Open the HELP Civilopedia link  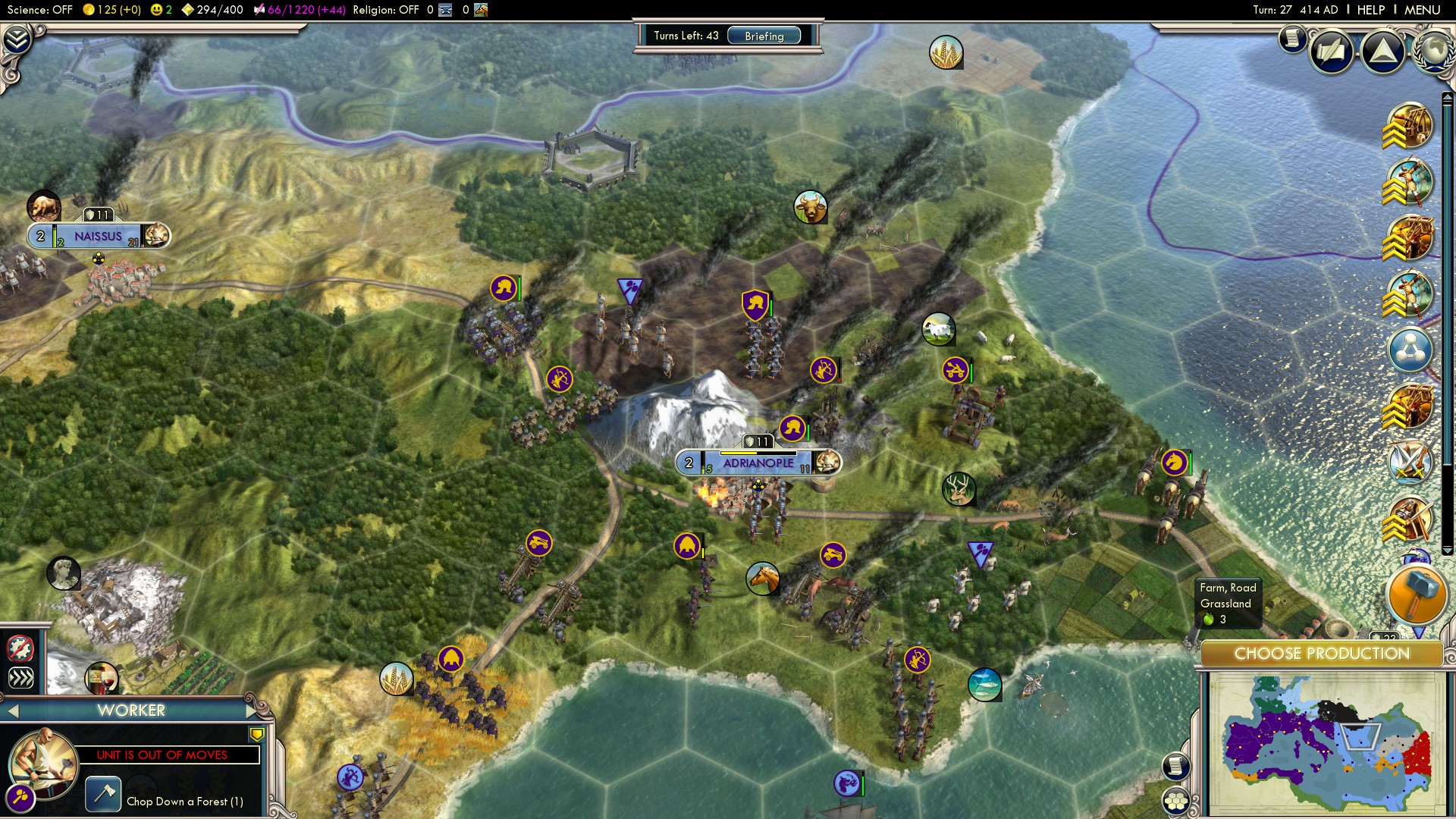pos(1370,10)
